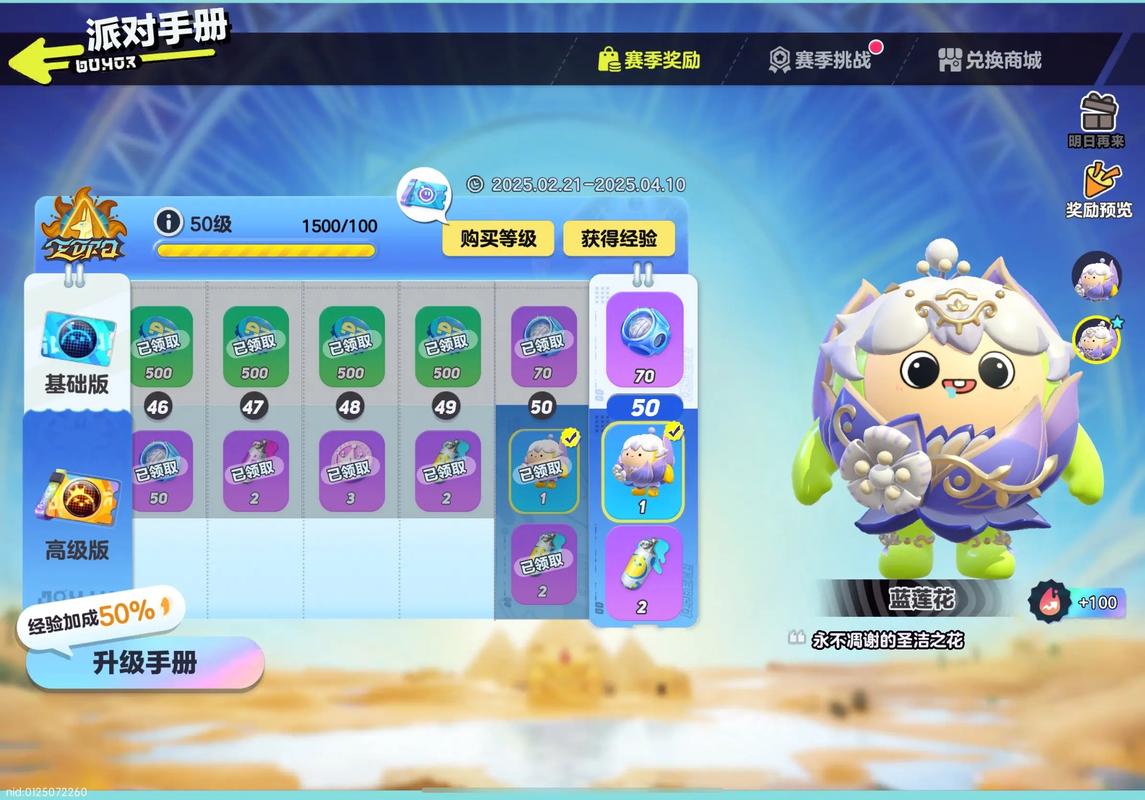Click the 升级手册 upgrade button
The image size is (1145, 800).
pyautogui.click(x=145, y=662)
